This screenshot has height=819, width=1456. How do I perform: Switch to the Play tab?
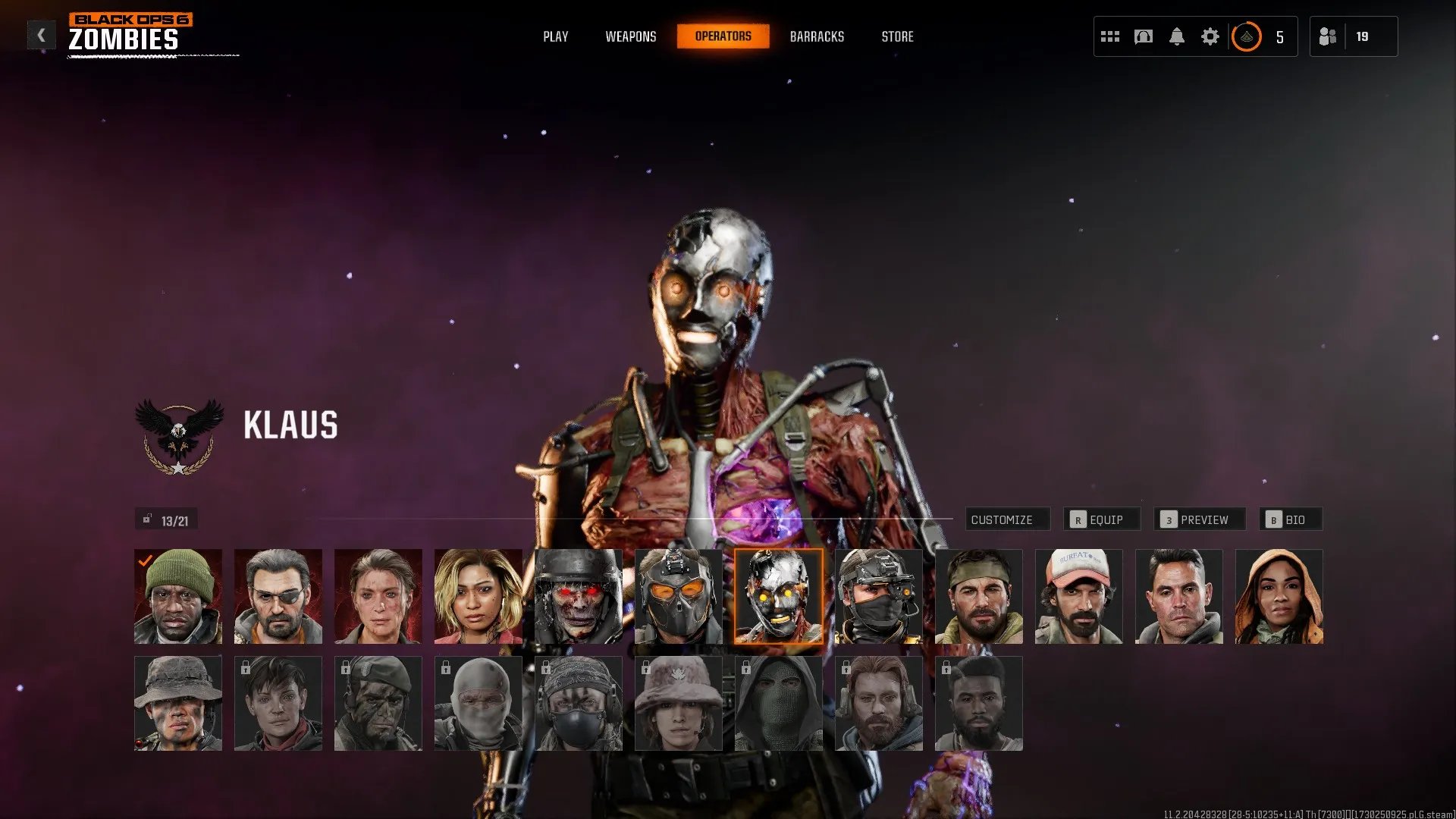[555, 36]
